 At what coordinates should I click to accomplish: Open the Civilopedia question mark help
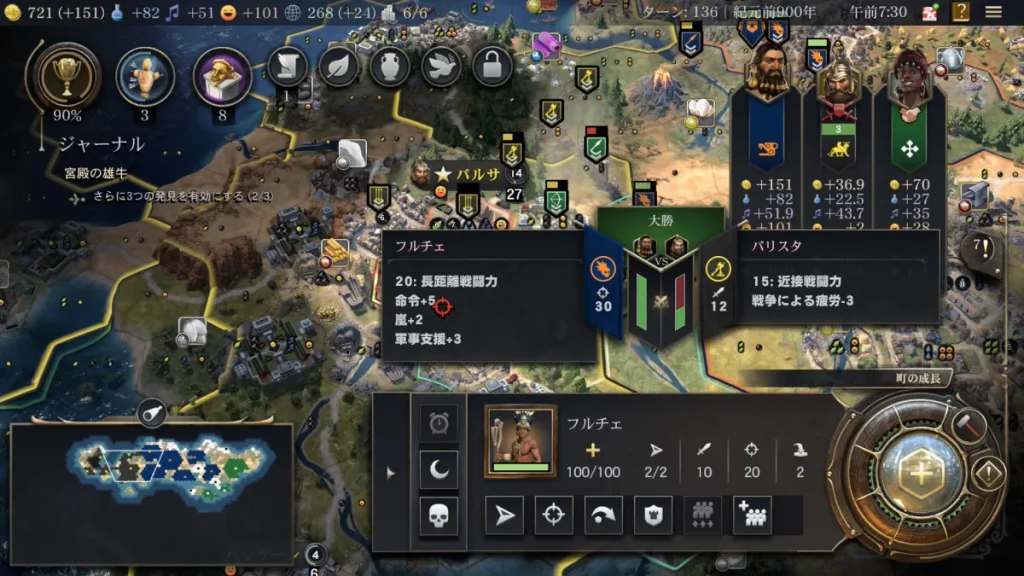[x=961, y=12]
